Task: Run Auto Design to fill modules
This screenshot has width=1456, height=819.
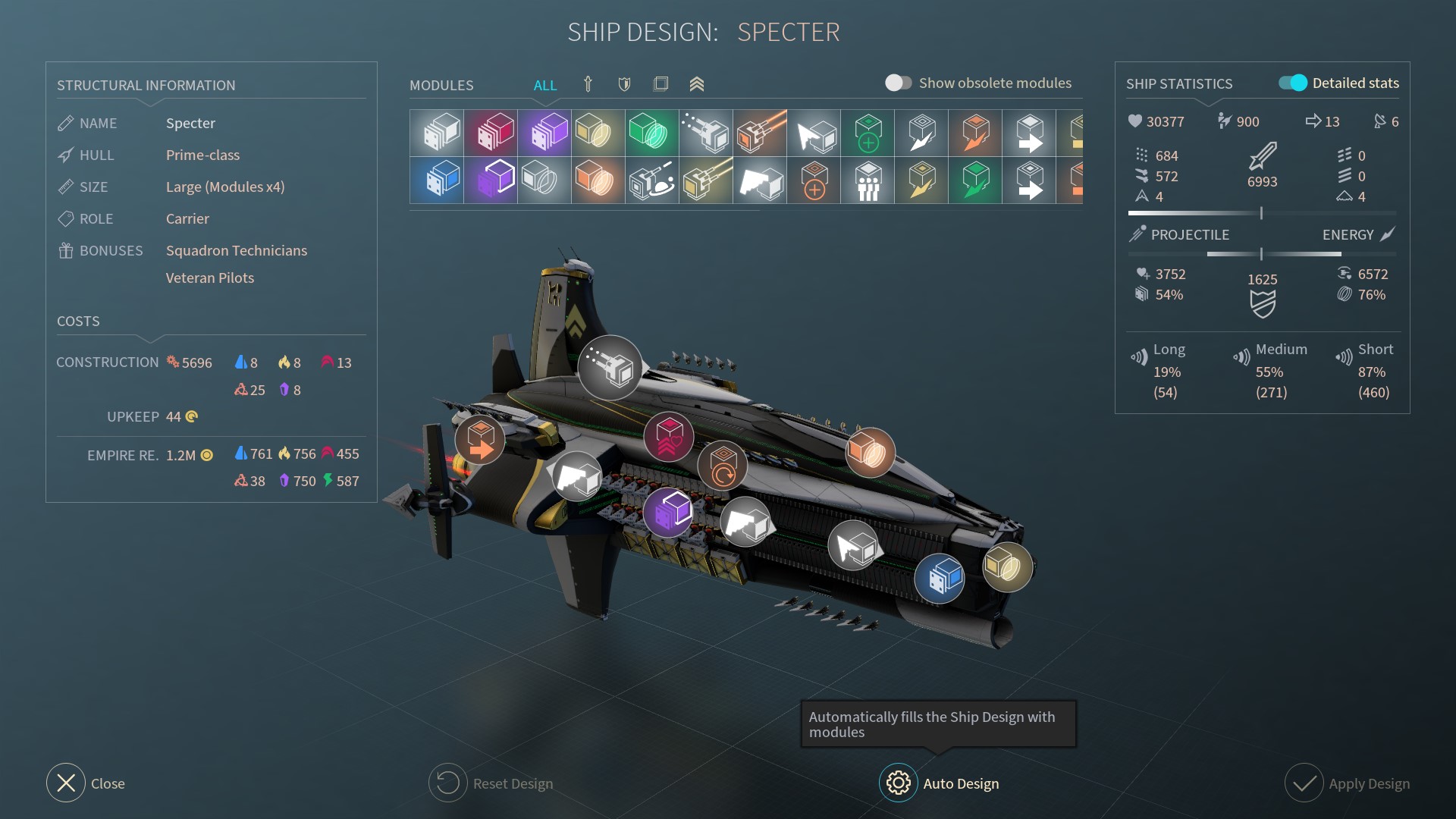Action: (x=899, y=783)
